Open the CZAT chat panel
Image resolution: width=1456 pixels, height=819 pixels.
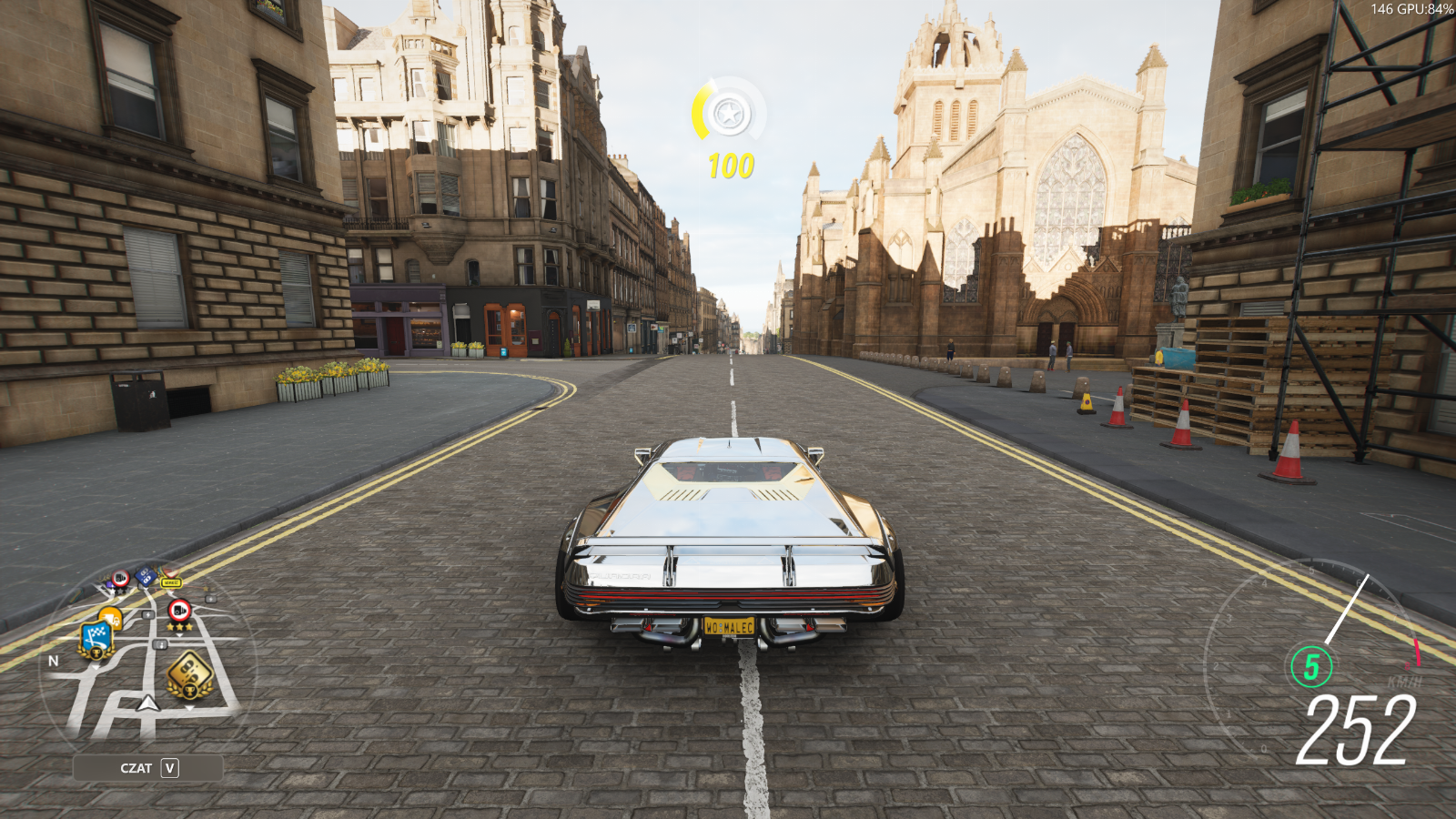pos(148,768)
